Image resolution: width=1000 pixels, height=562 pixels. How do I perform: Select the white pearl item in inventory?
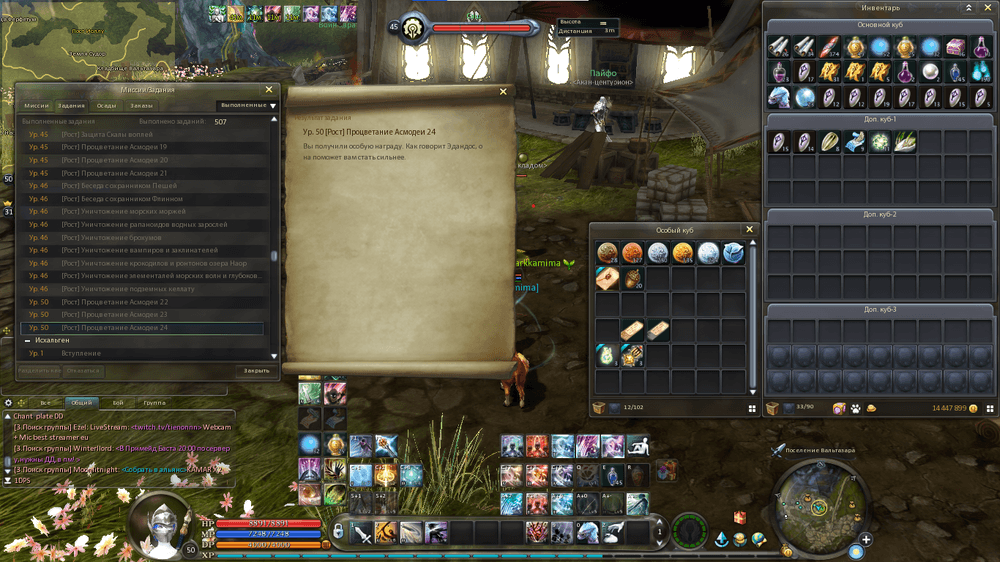point(931,72)
